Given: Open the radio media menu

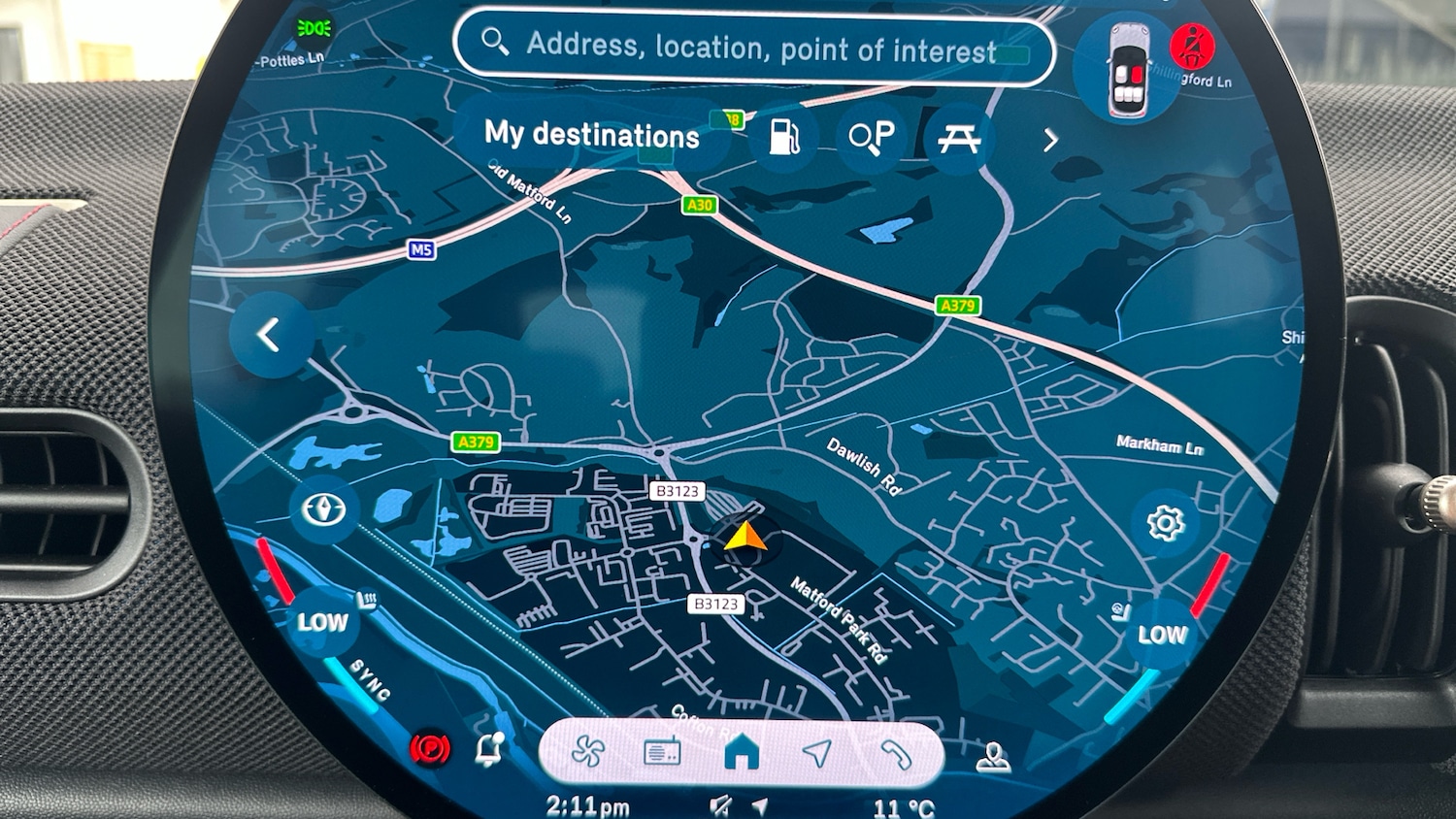Looking at the screenshot, I should [x=663, y=752].
